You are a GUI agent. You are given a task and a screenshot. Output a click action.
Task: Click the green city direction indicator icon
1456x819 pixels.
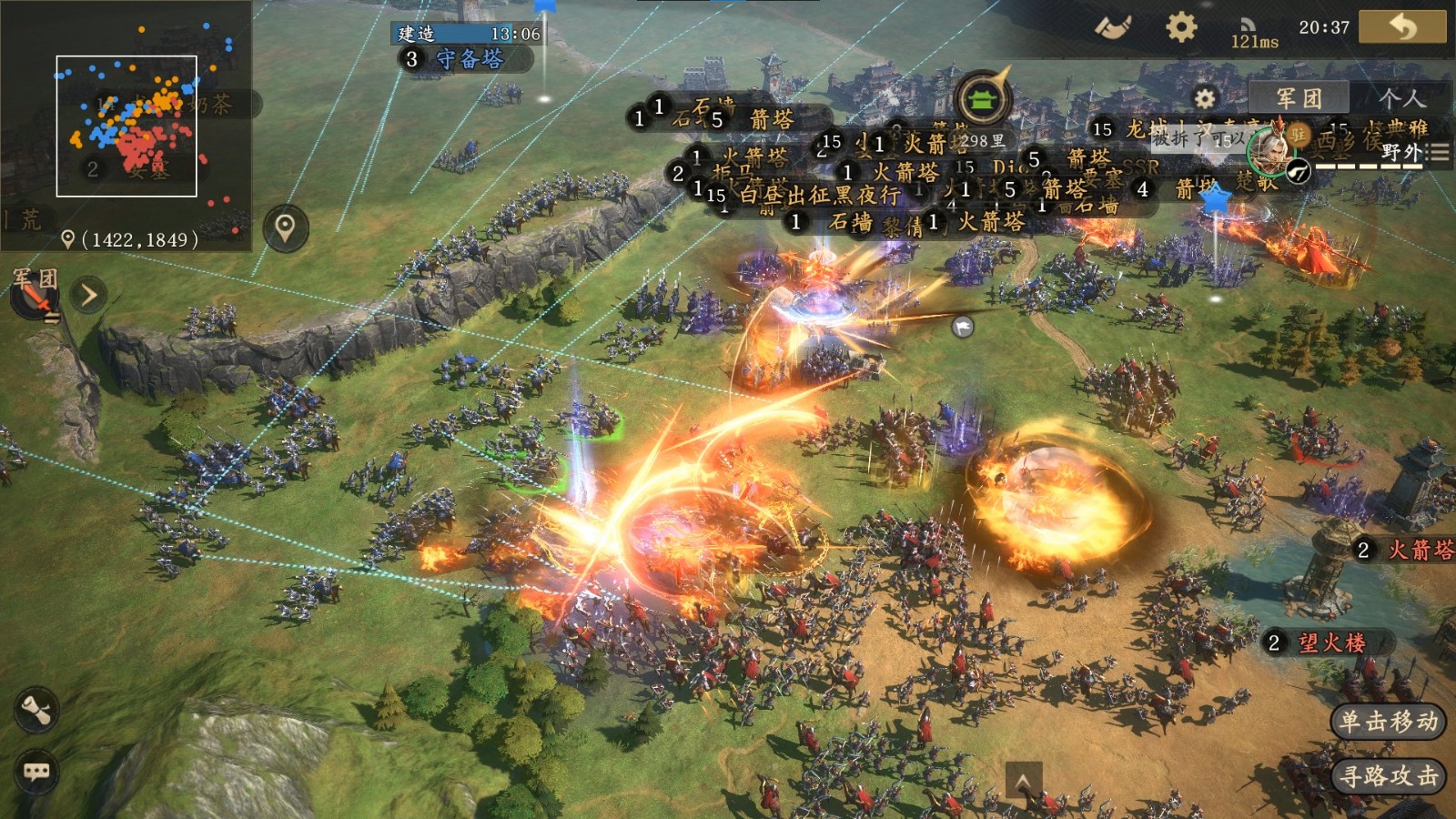tap(981, 98)
